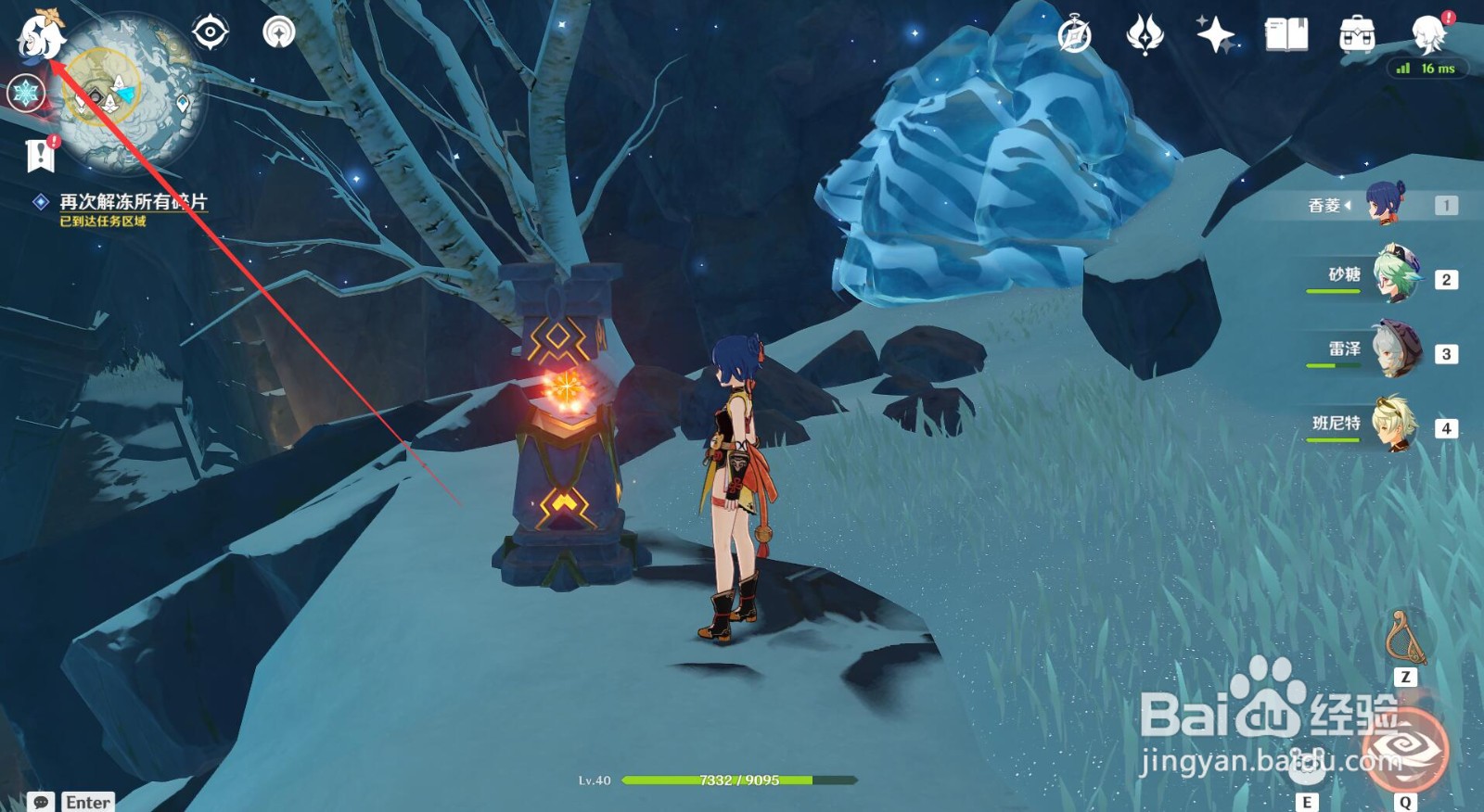Viewport: 1484px width, 812px height.
Task: Select party member 香菱
Action: click(x=1384, y=204)
